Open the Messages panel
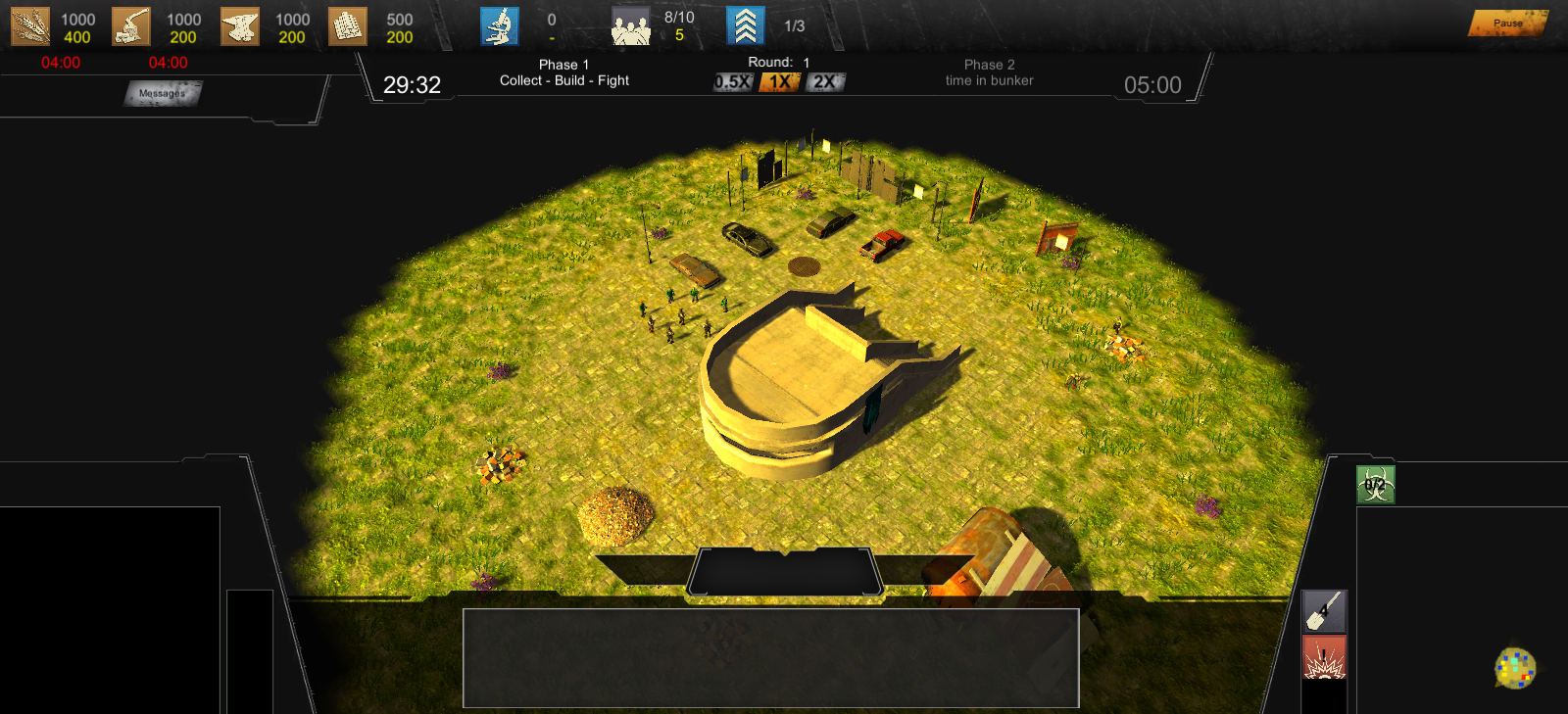The image size is (1568, 714). click(x=163, y=94)
